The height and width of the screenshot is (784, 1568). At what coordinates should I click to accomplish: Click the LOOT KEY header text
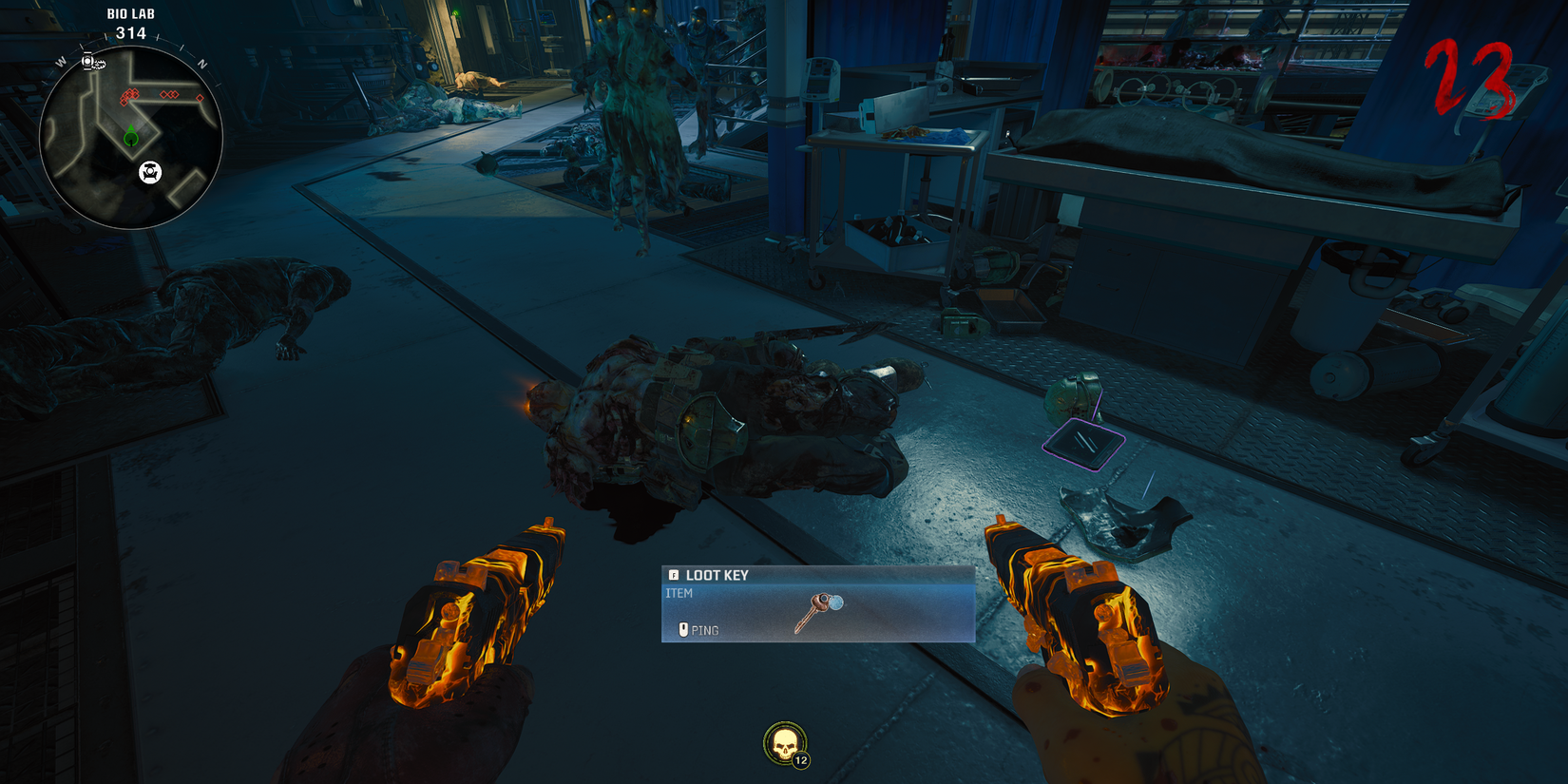716,575
